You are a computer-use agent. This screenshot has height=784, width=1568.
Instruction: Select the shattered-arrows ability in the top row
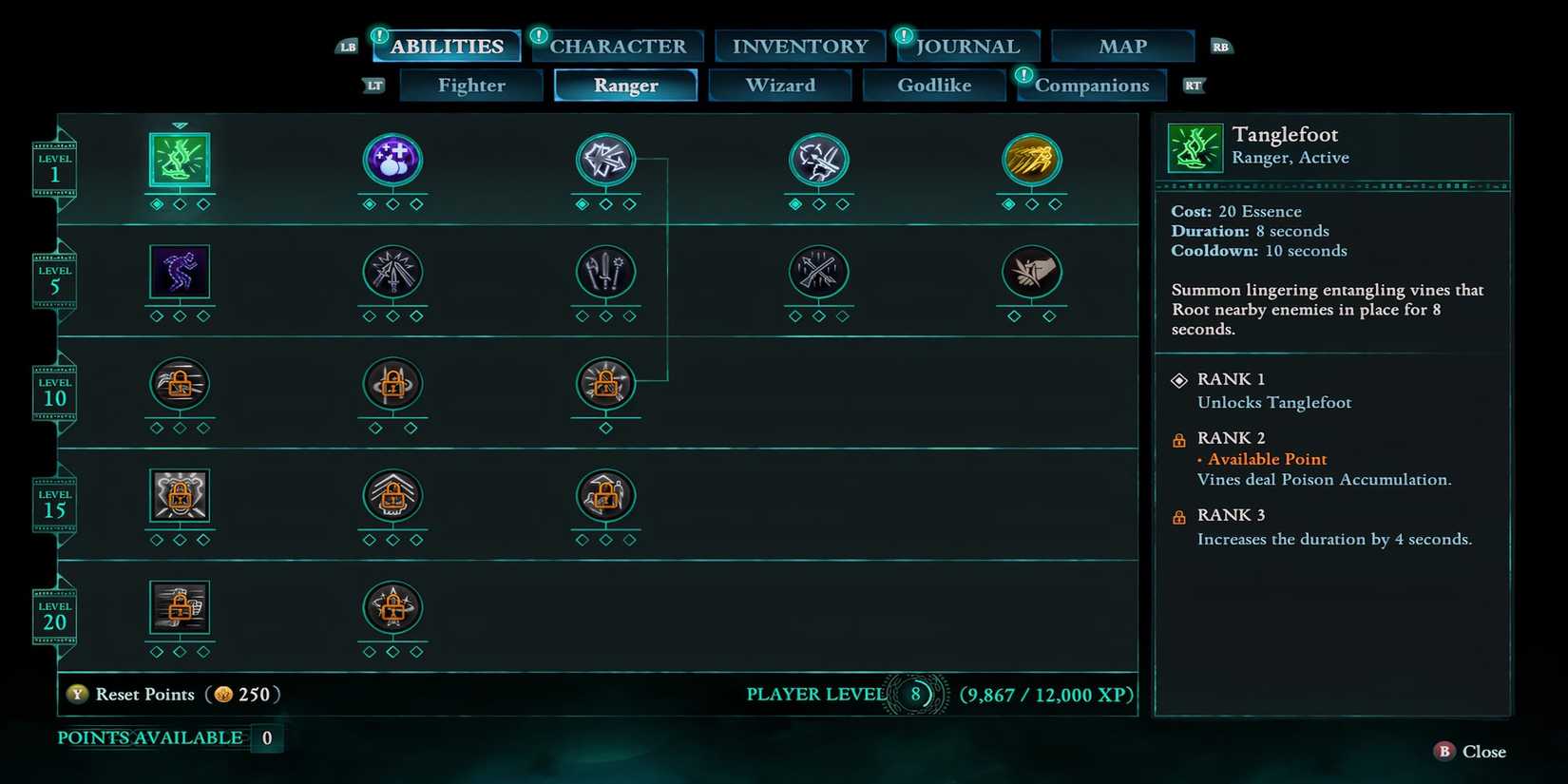coord(605,162)
